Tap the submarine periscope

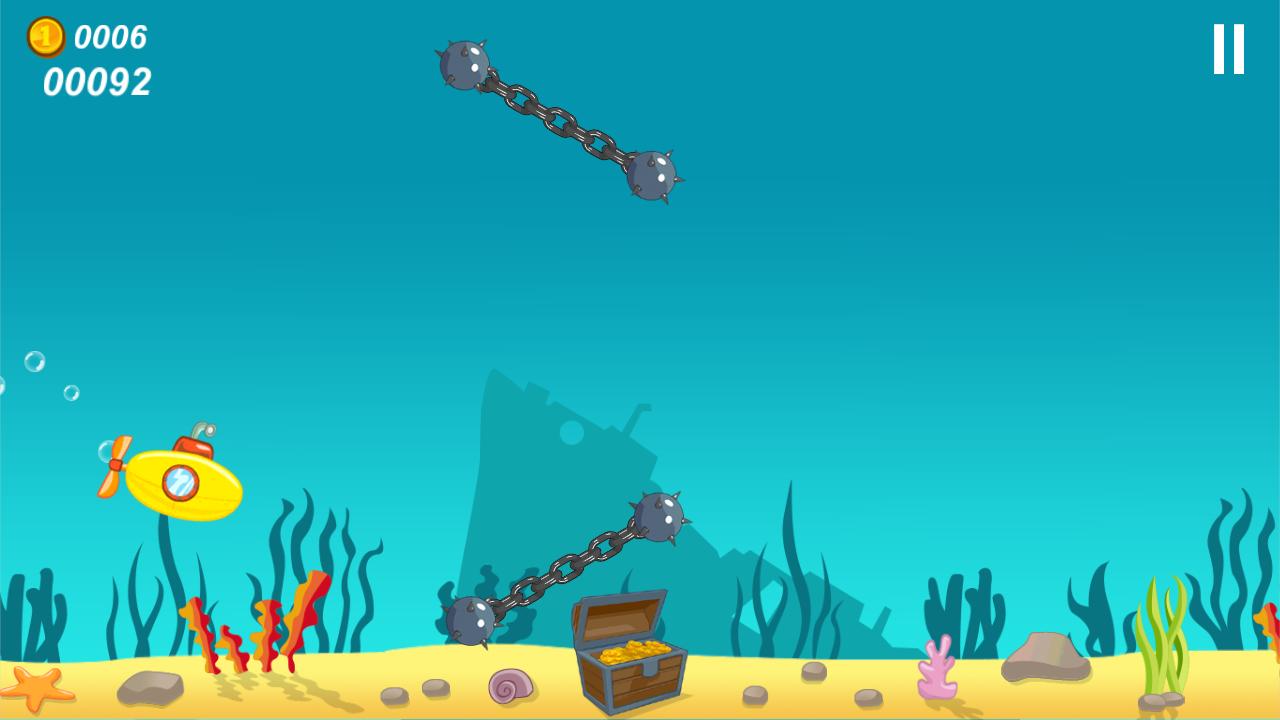[200, 428]
